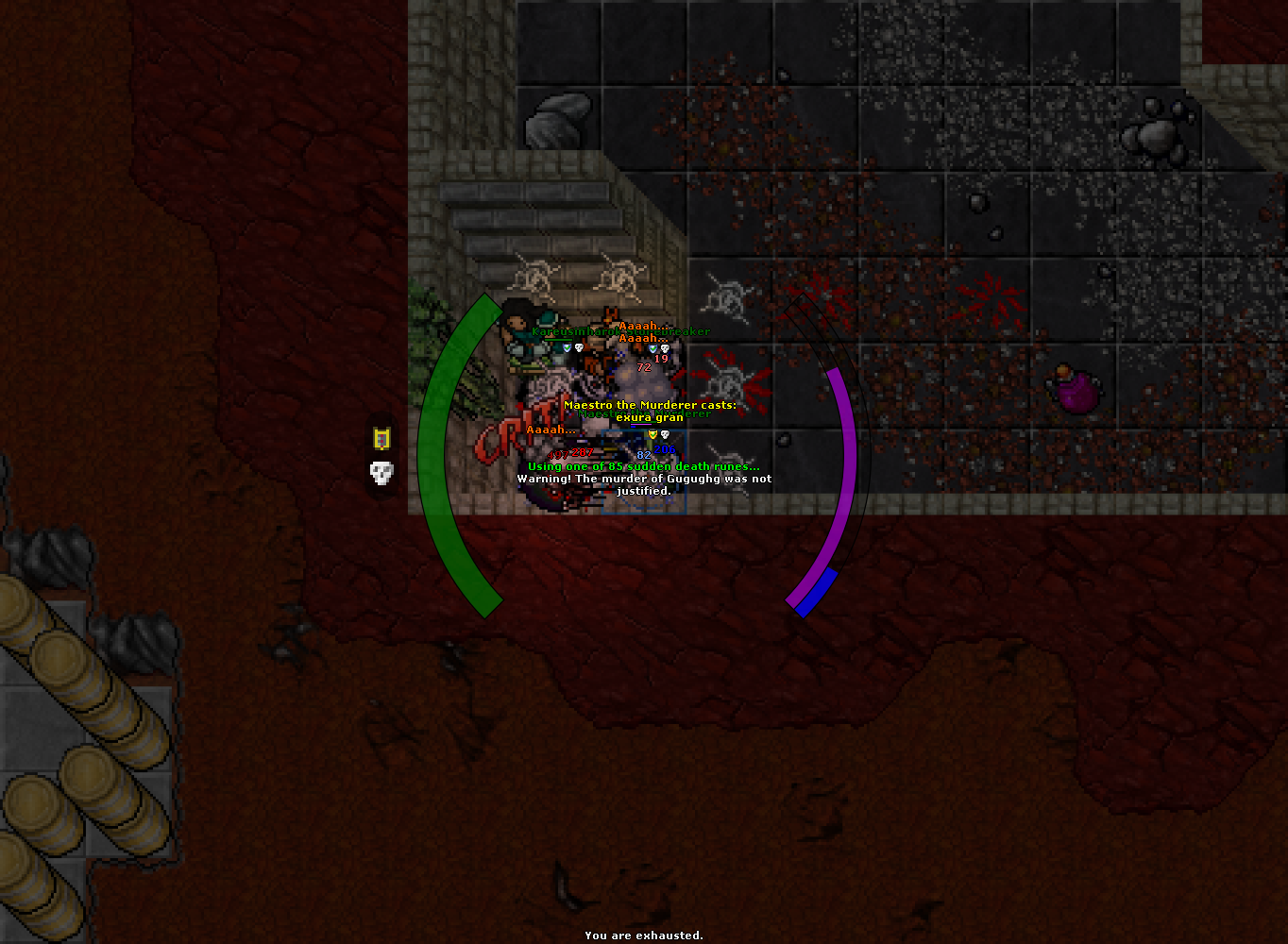This screenshot has width=1288, height=944.
Task: Click the skull marker next to Kareusinharok Stonebreaker
Action: pyautogui.click(x=578, y=347)
